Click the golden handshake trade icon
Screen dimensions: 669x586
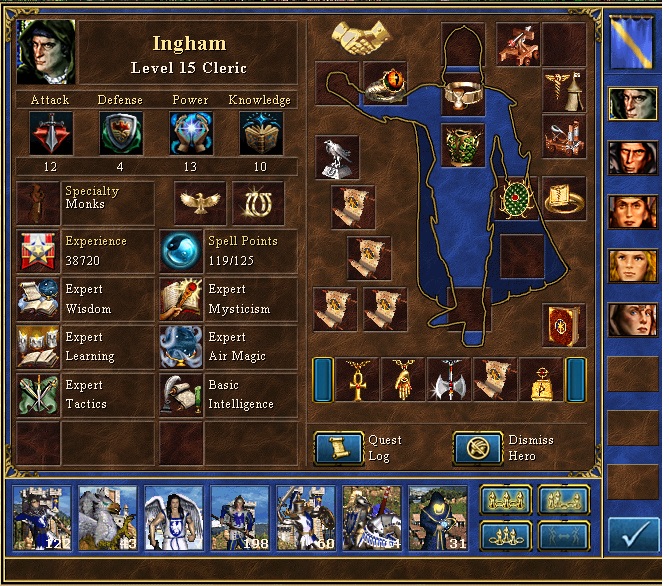click(x=360, y=37)
